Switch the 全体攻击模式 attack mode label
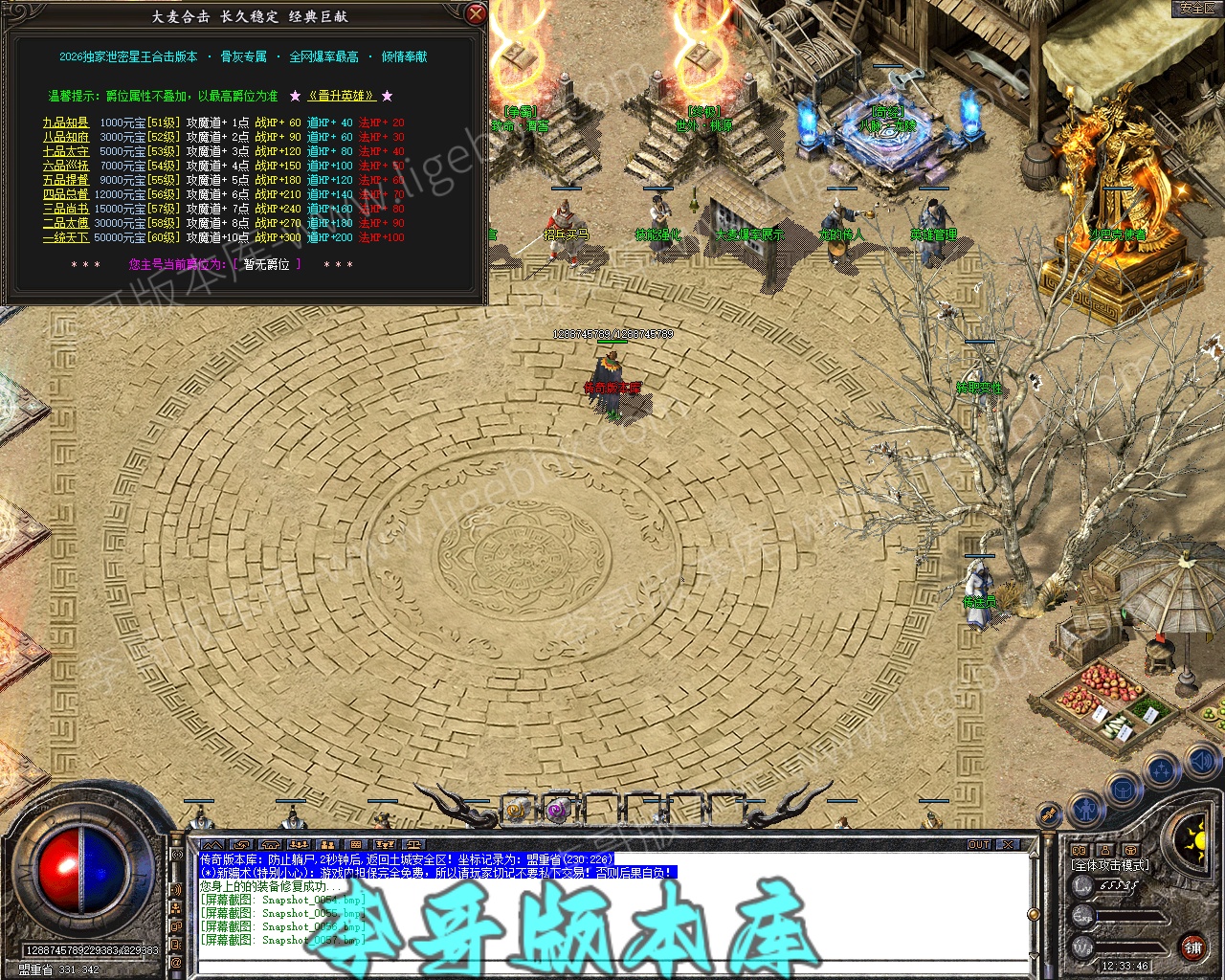 (x=1110, y=865)
